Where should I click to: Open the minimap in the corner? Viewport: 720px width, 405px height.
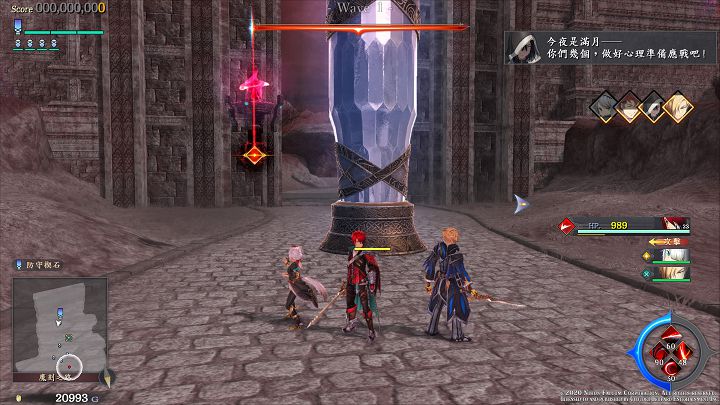(x=59, y=325)
